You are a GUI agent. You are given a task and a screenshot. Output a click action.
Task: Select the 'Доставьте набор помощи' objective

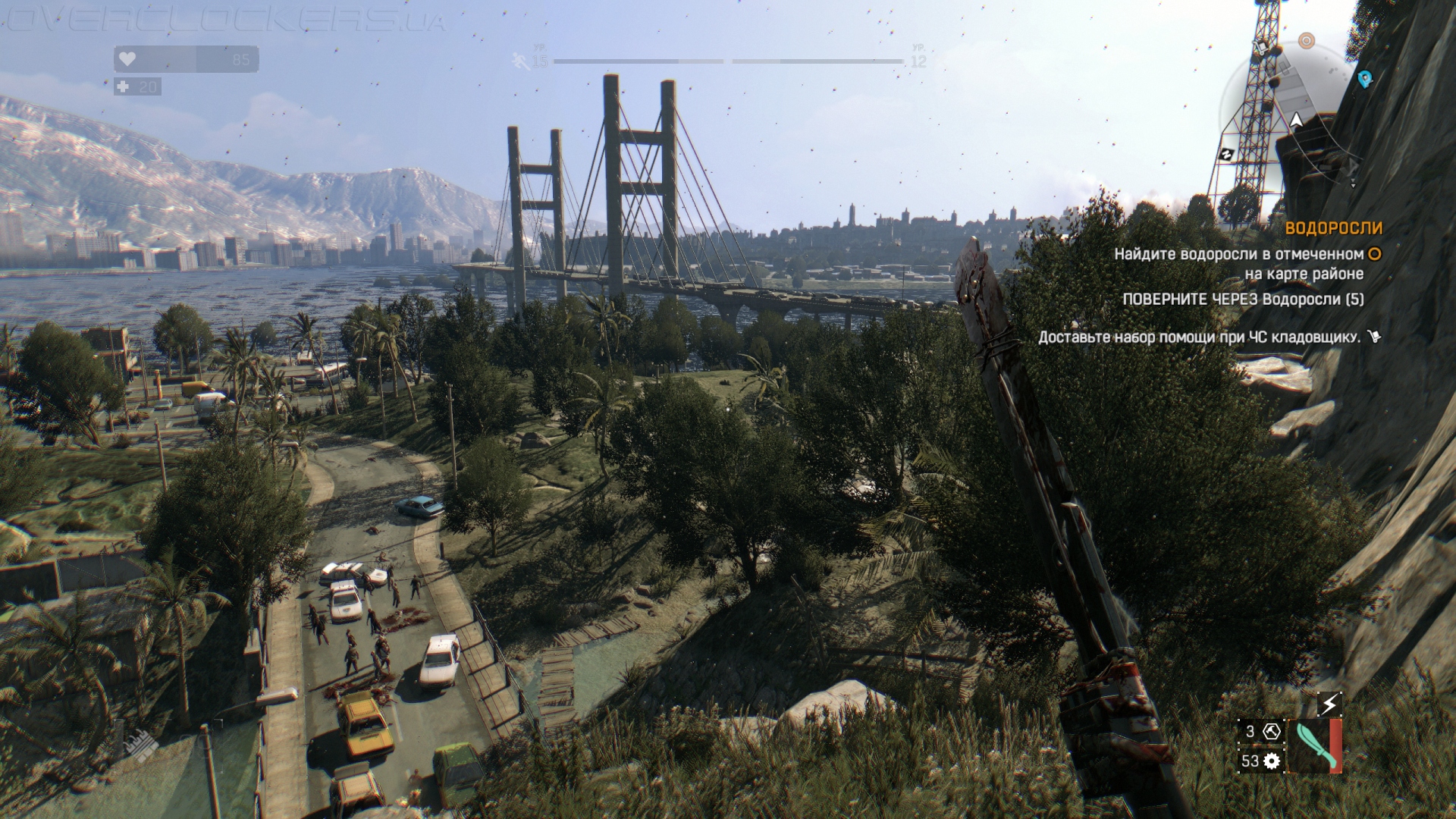tap(1200, 337)
